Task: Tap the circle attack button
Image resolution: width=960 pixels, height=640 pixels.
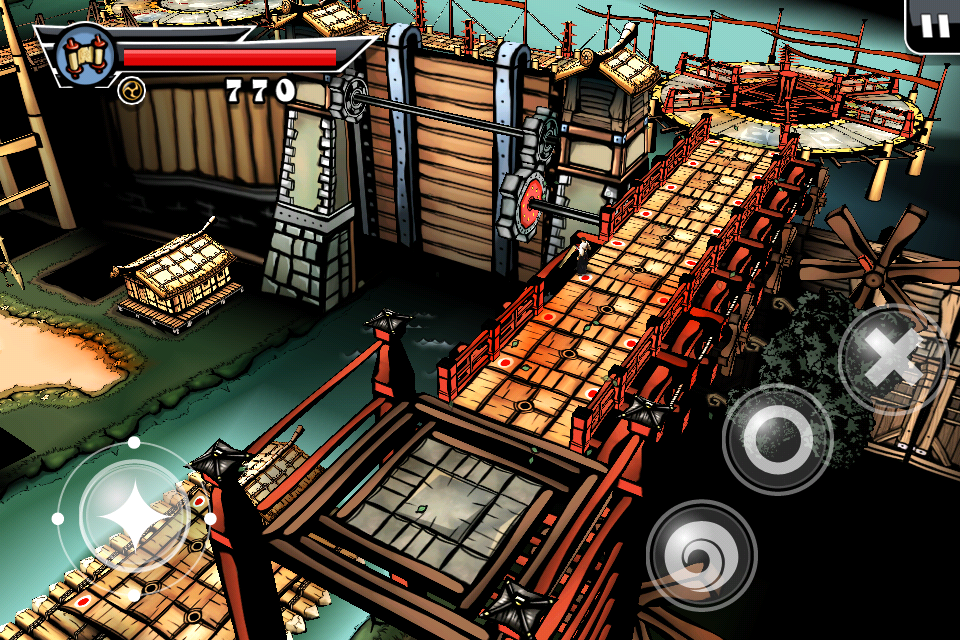Action: click(x=777, y=438)
